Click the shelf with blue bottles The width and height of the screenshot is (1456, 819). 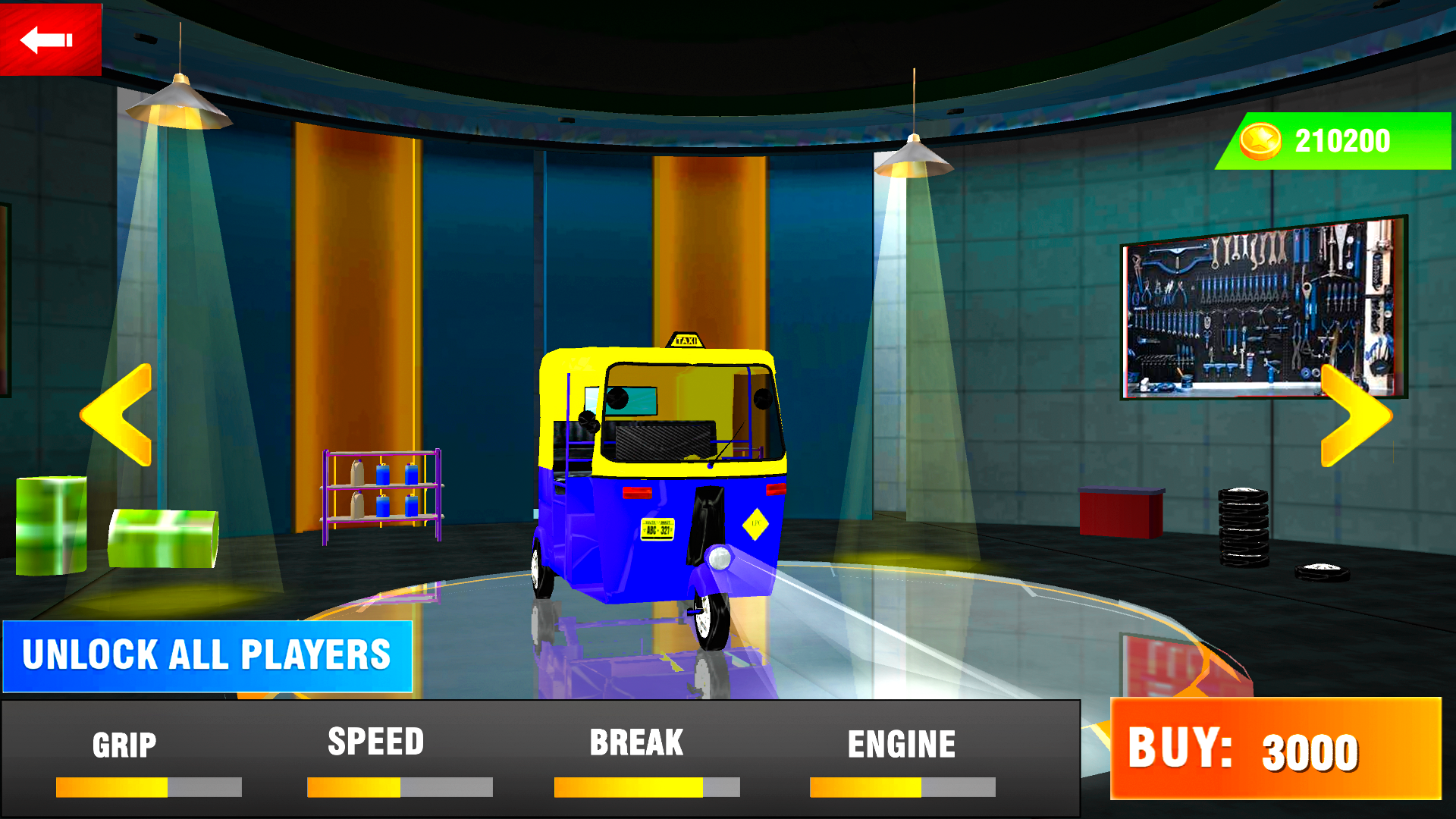383,497
